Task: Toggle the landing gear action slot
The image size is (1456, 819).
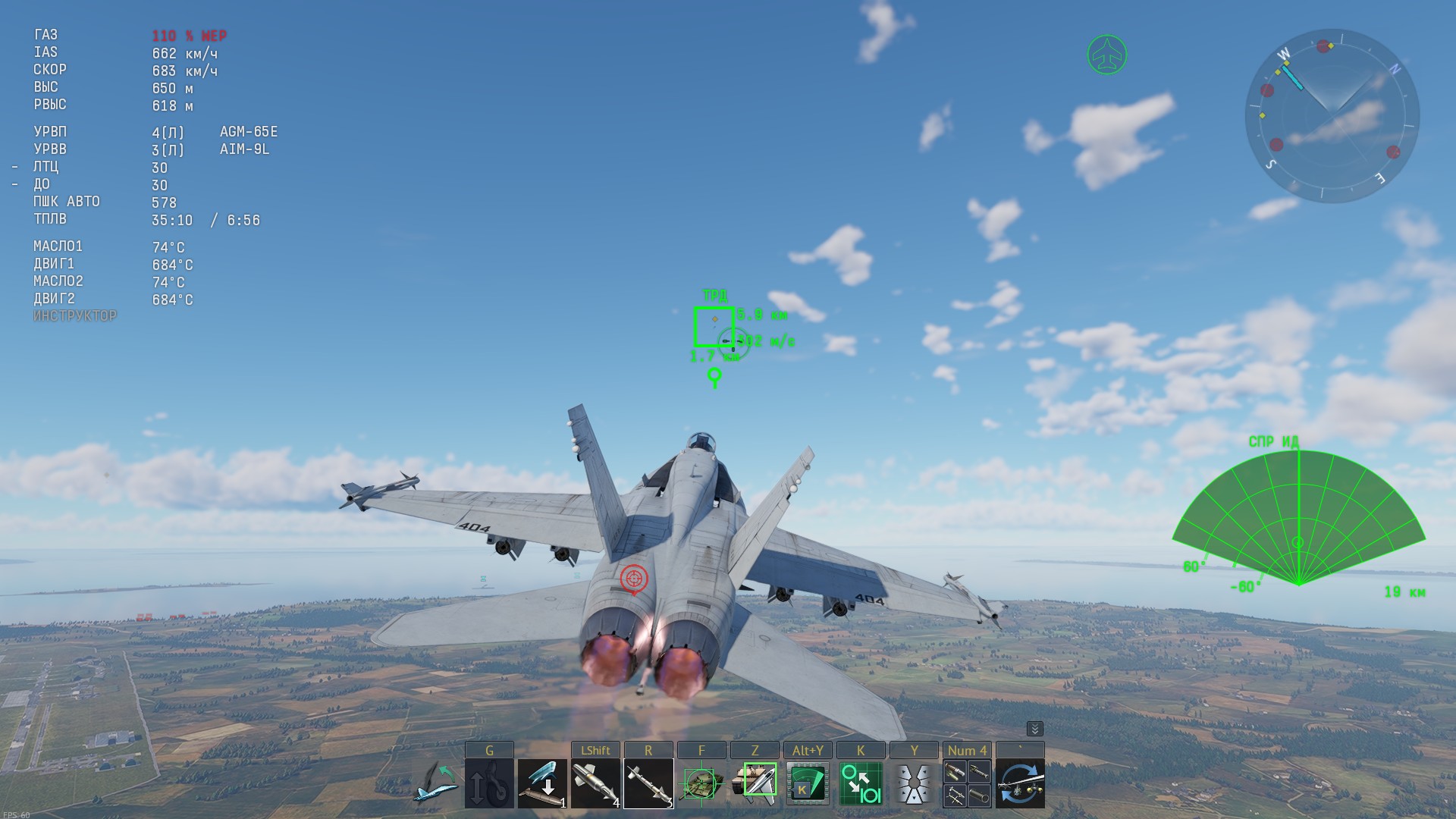Action: click(x=489, y=784)
